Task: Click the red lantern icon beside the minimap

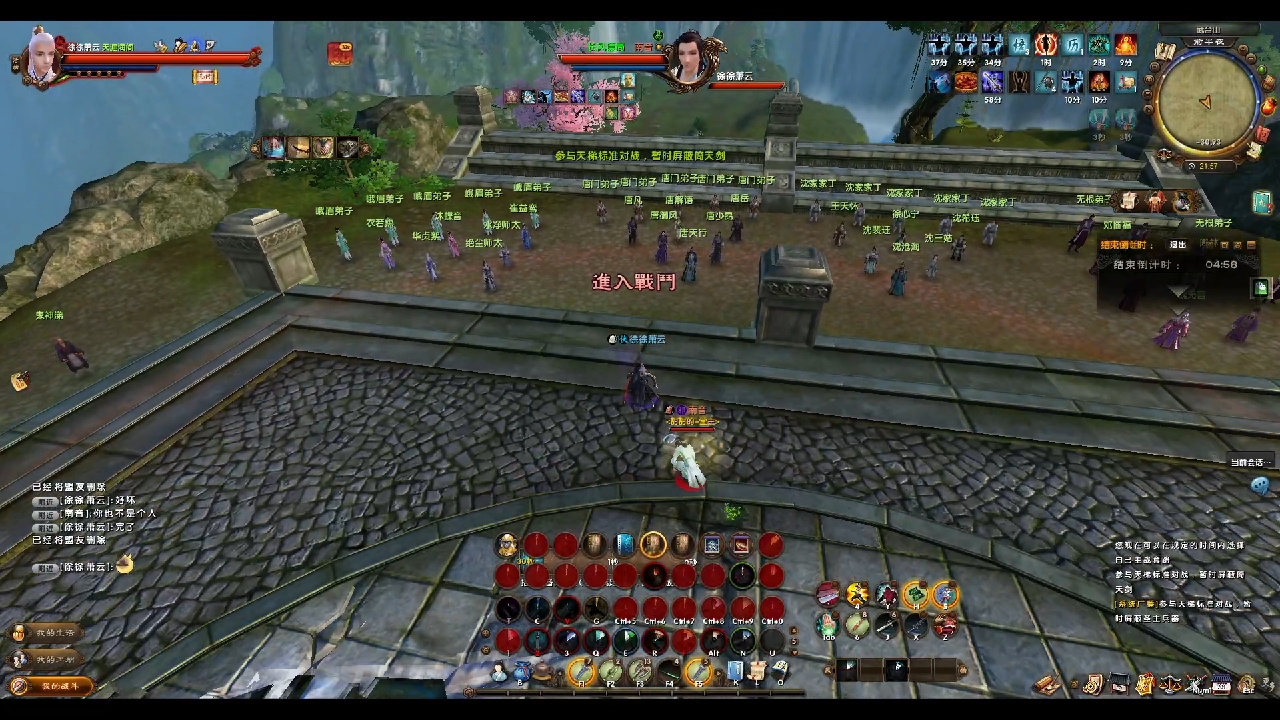Action: tap(1268, 106)
